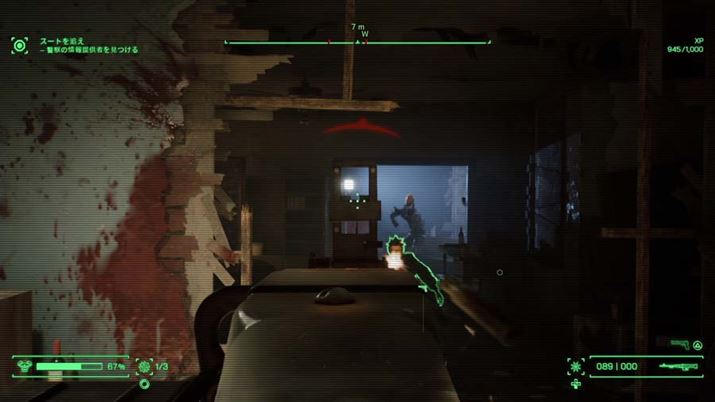Open the objective tracker target icon
715x402 pixels.
point(19,44)
